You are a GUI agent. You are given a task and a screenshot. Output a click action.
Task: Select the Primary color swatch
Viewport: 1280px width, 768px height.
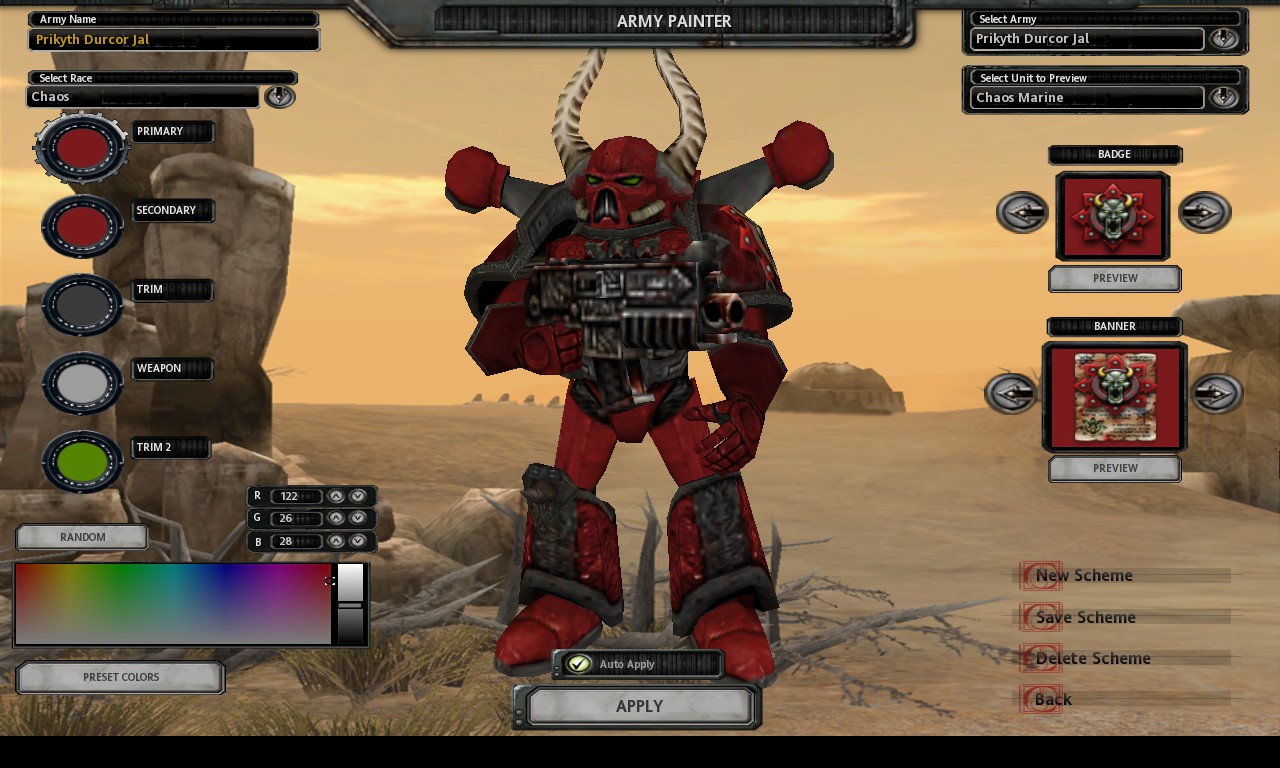tap(82, 147)
